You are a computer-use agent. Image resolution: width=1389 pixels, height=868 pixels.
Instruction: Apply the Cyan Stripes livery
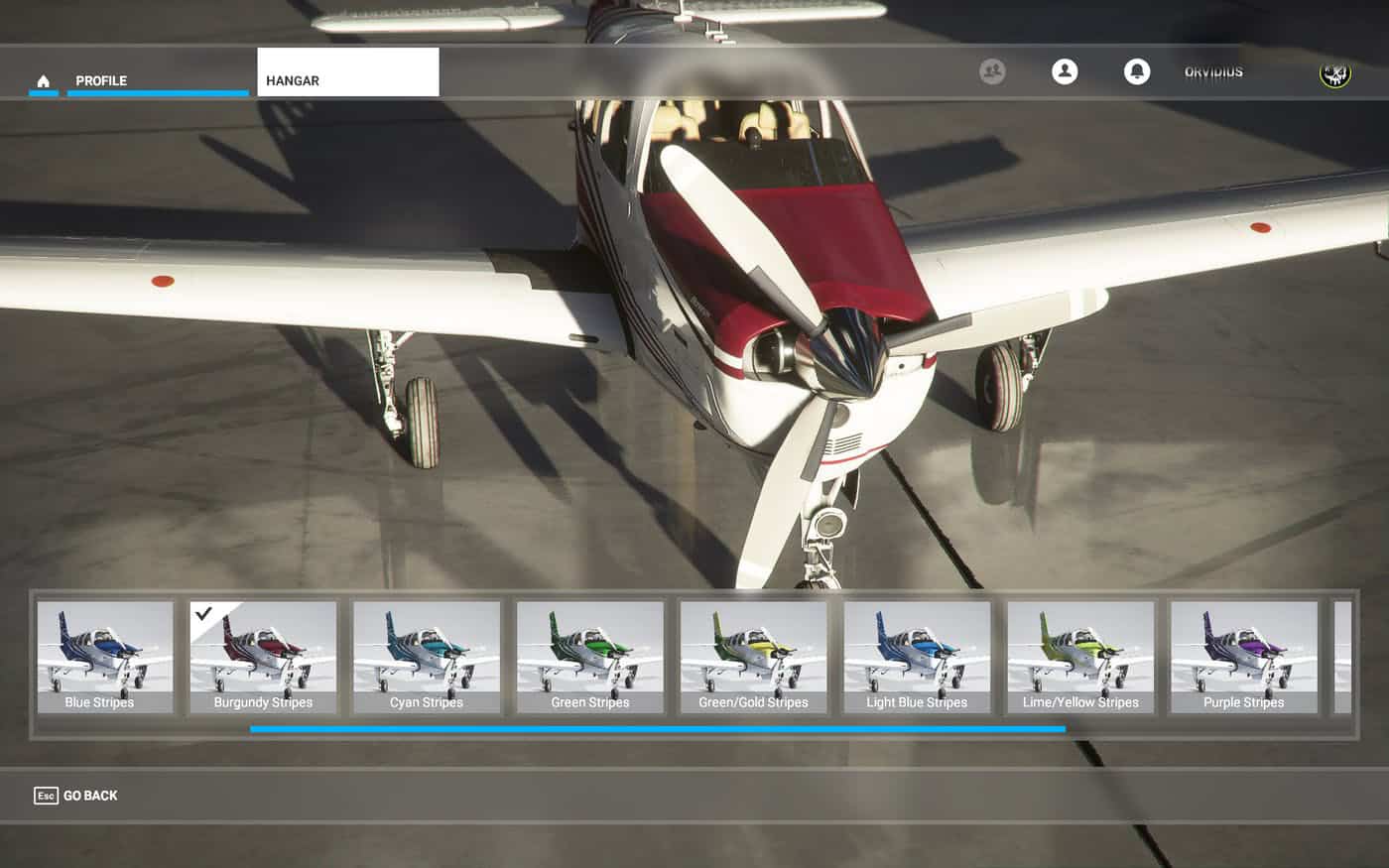pos(427,657)
